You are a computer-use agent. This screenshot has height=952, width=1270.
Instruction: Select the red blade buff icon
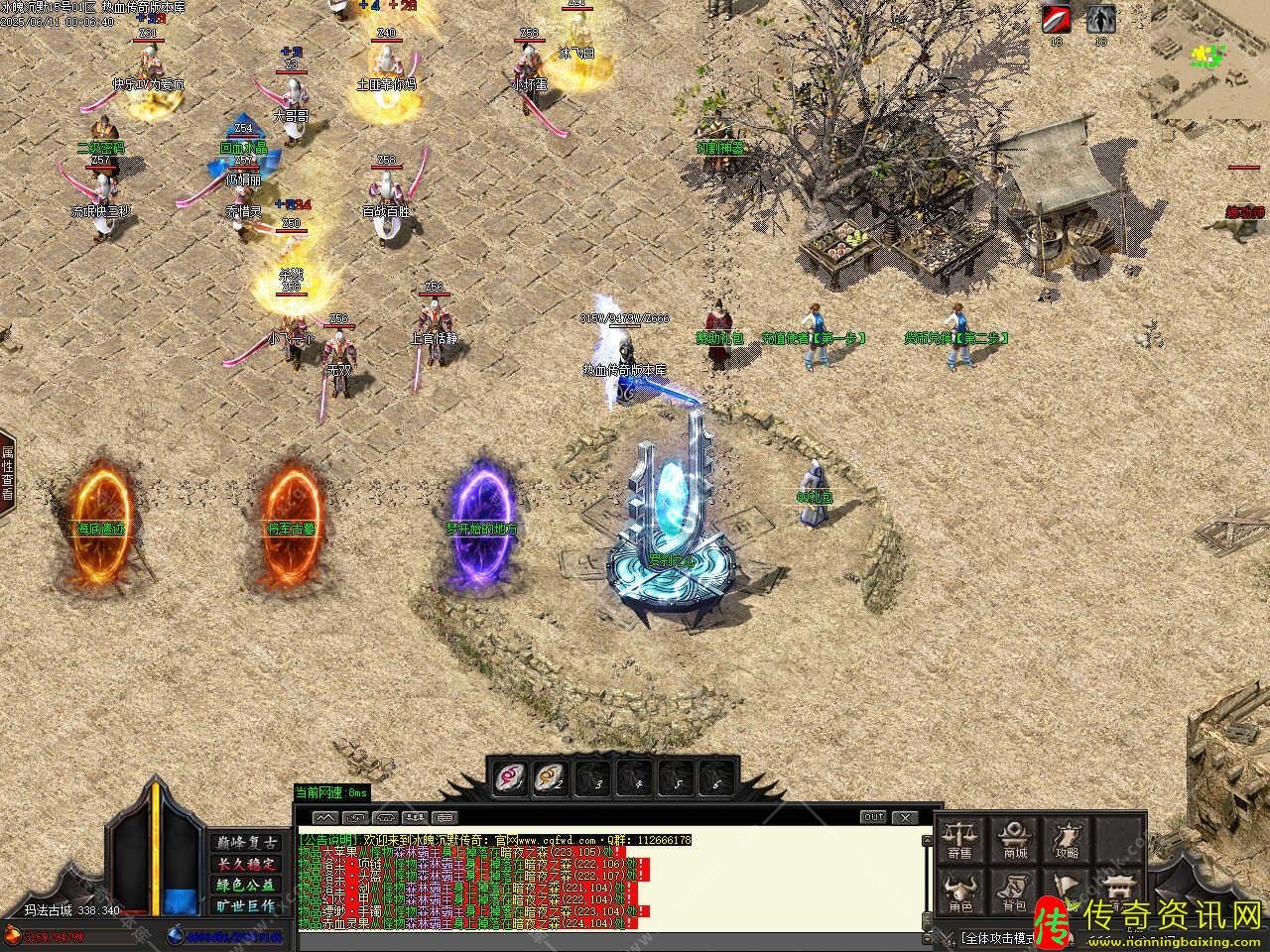(x=1056, y=20)
